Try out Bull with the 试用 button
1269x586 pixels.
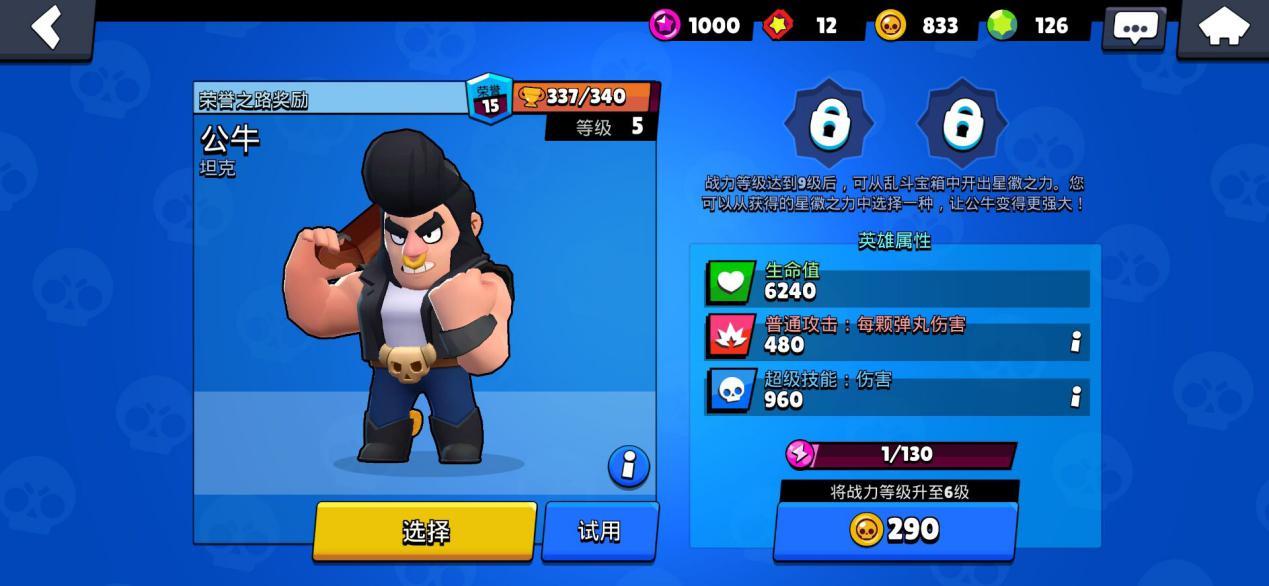click(x=600, y=531)
